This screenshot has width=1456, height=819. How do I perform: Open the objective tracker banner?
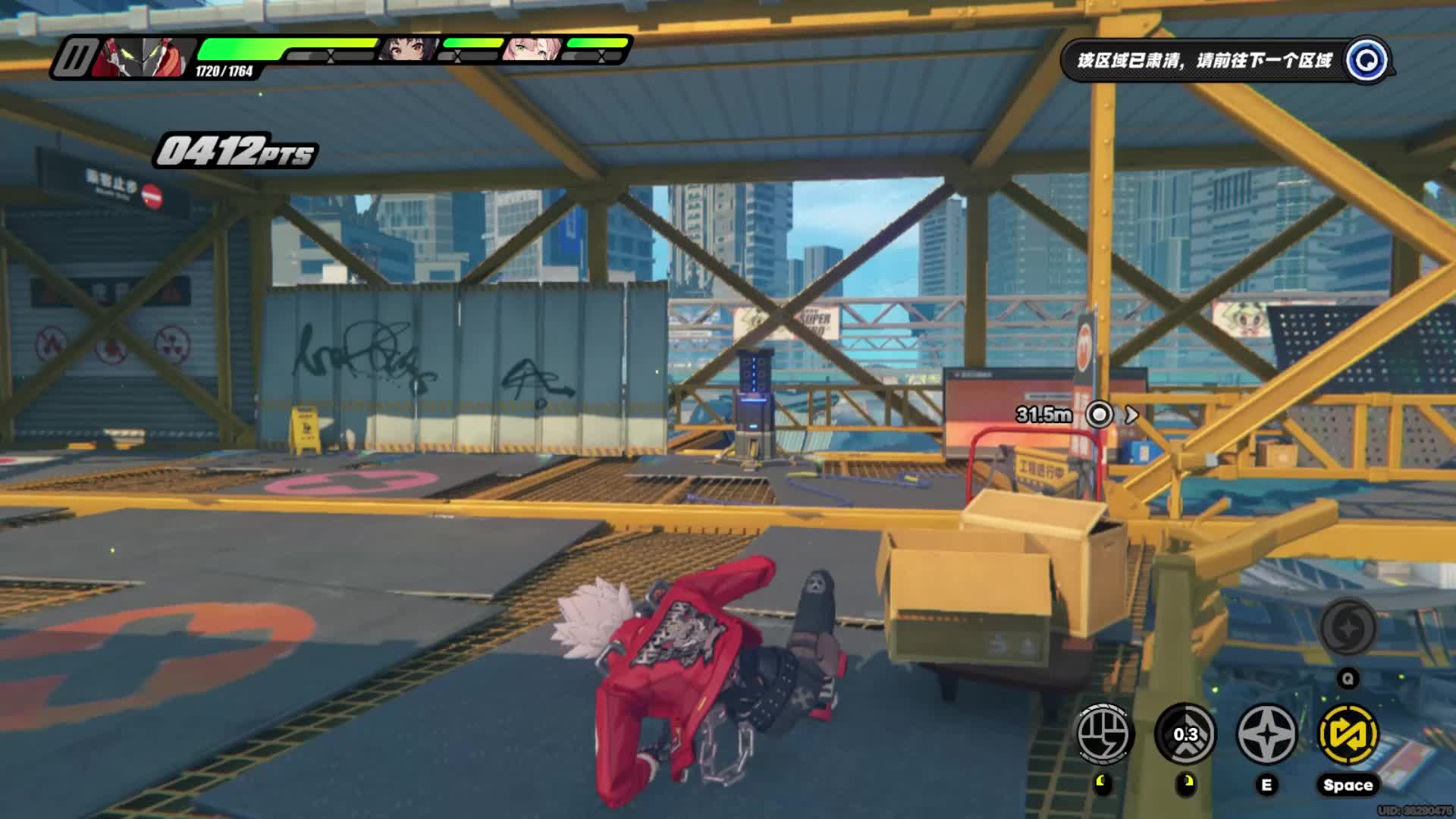pos(1204,61)
